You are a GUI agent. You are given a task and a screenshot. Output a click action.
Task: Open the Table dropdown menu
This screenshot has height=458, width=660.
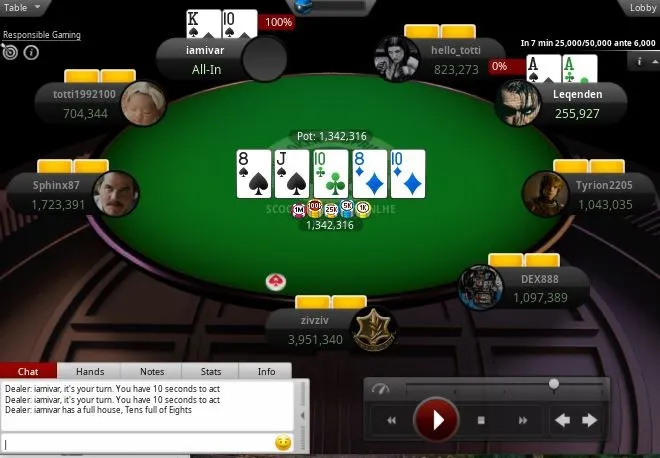22,7
